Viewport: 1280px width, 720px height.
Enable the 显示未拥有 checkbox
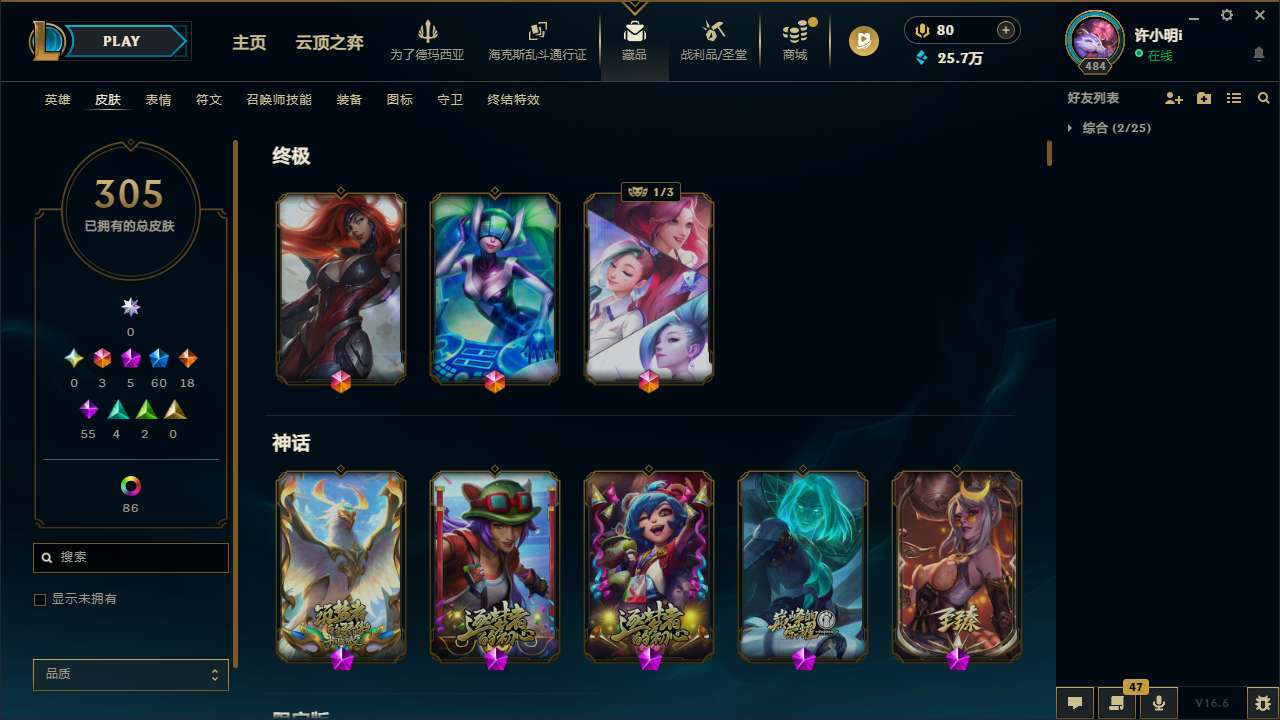40,599
